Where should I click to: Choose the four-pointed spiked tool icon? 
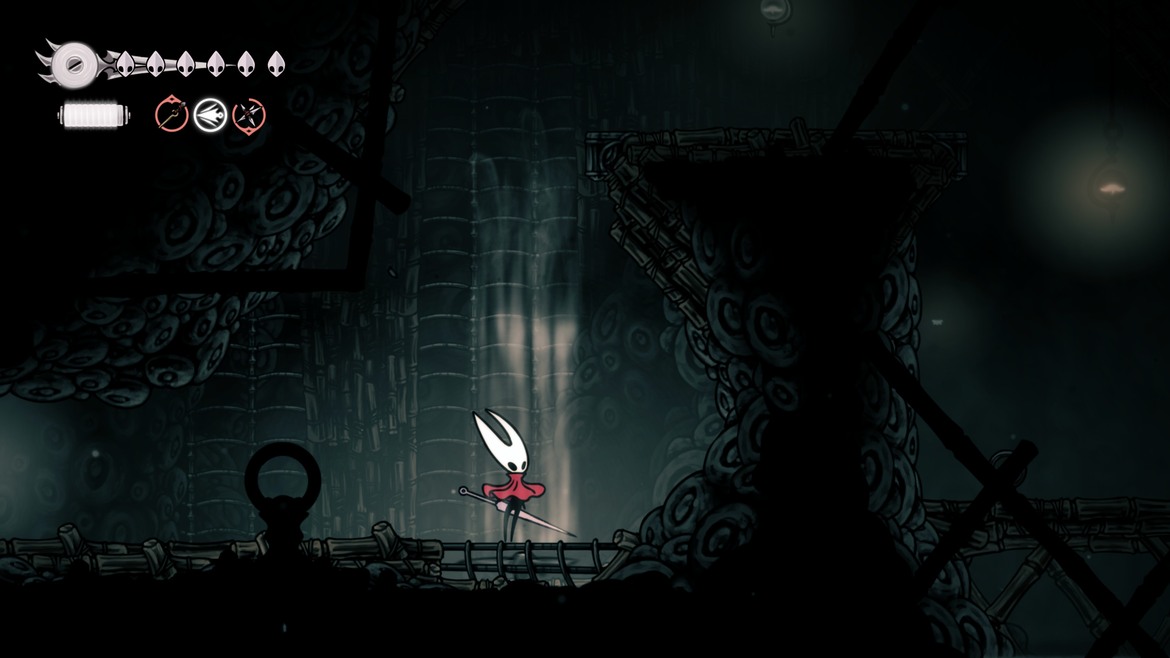tap(248, 115)
